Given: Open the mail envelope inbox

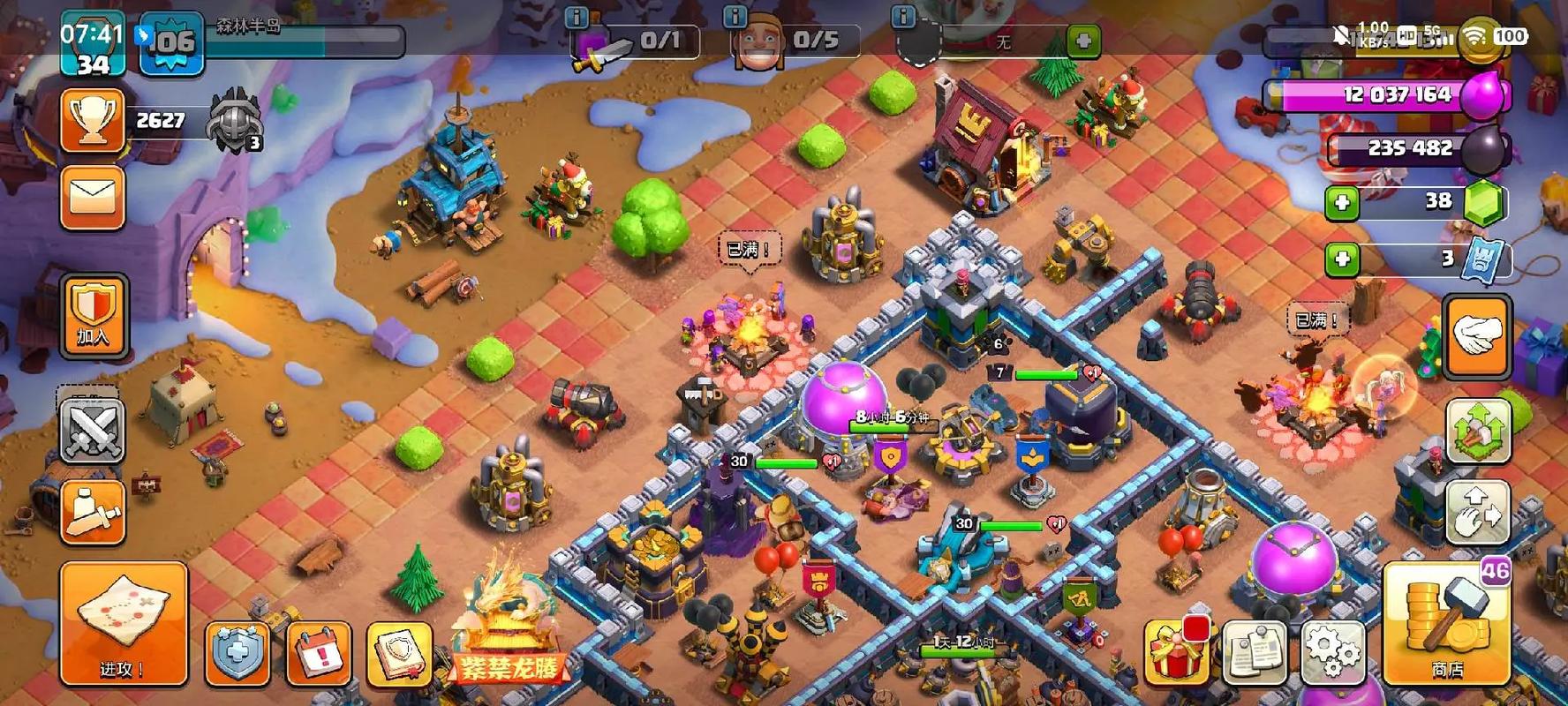Looking at the screenshot, I should (x=93, y=197).
